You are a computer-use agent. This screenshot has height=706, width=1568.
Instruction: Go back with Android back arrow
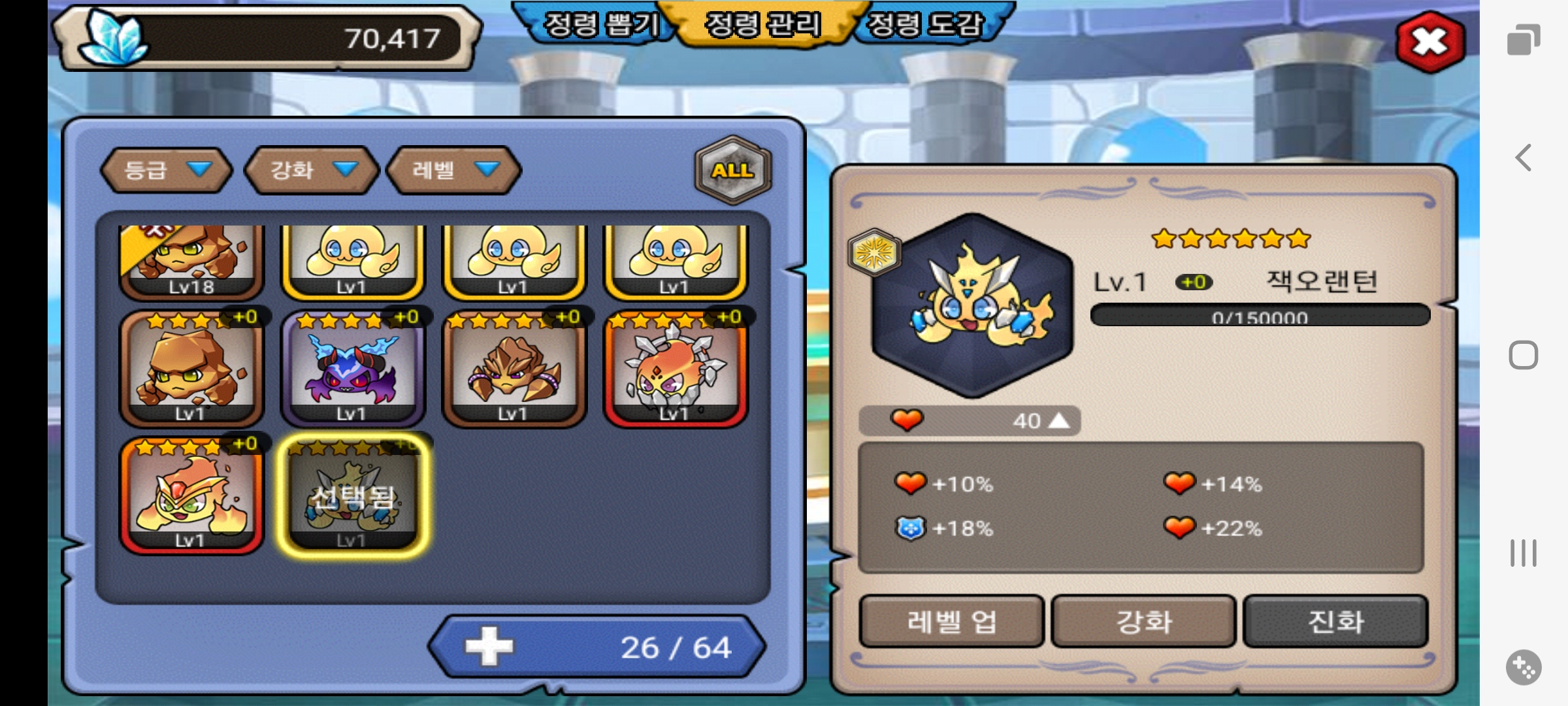point(1524,158)
